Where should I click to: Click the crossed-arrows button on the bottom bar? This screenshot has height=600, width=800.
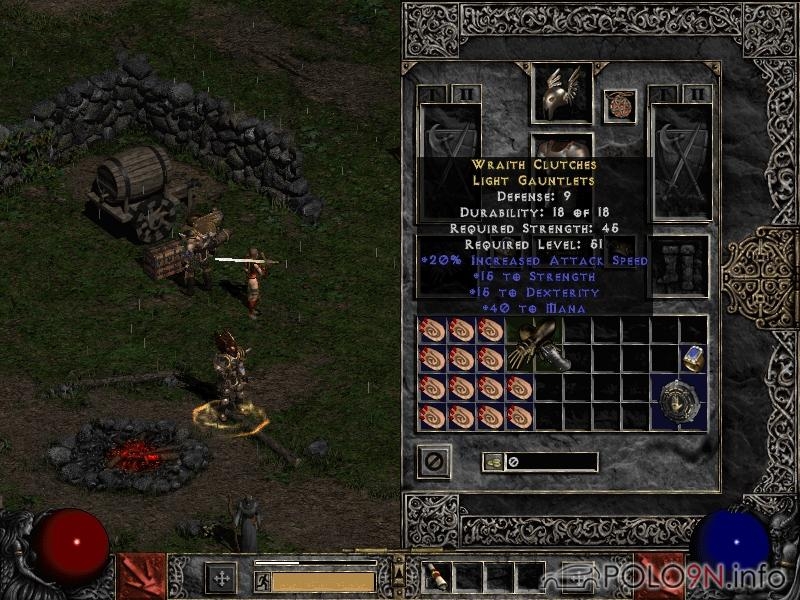coord(221,577)
